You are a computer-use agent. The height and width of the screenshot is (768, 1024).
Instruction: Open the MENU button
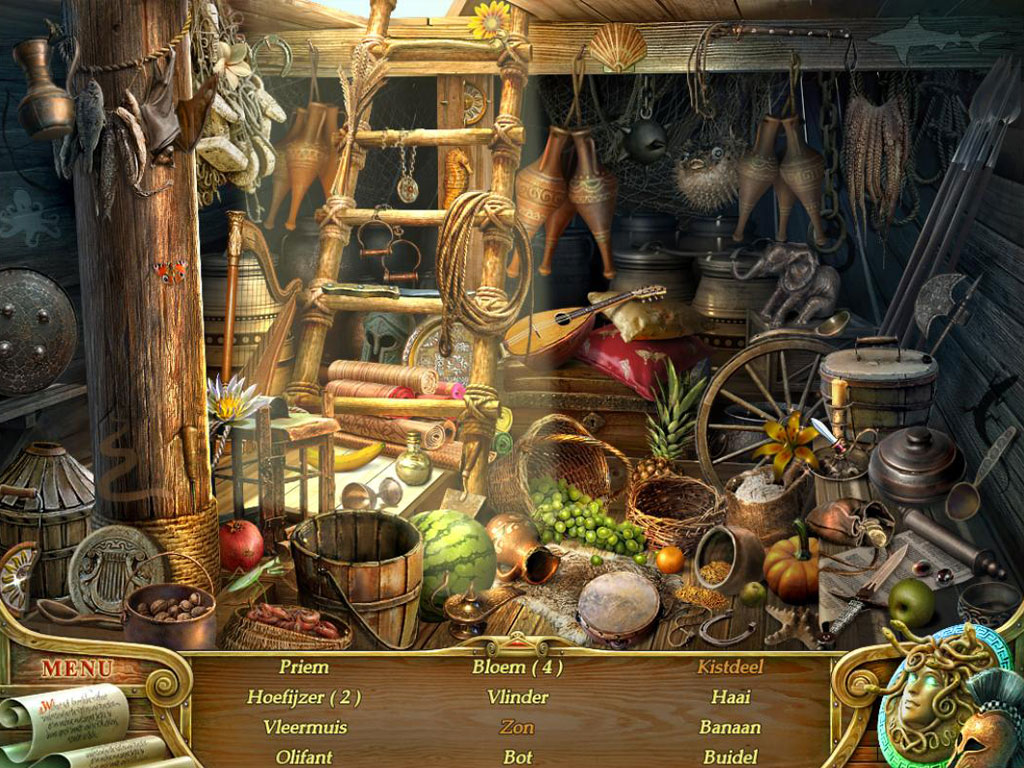tap(77, 667)
